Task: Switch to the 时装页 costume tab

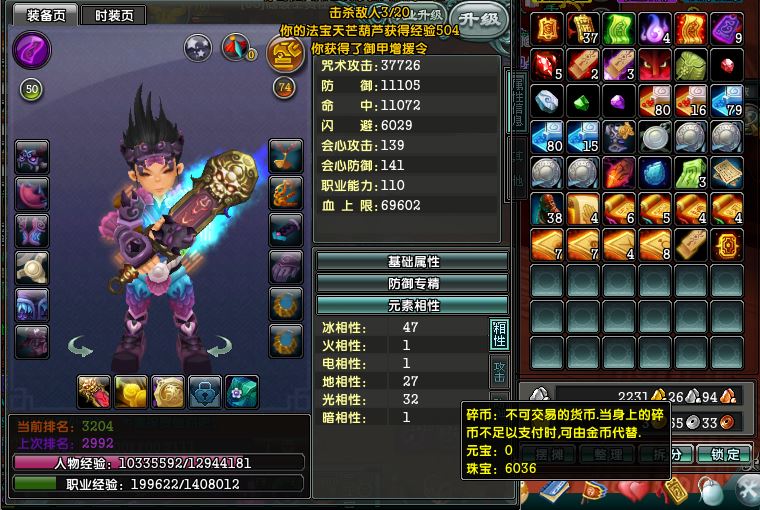Action: [113, 15]
